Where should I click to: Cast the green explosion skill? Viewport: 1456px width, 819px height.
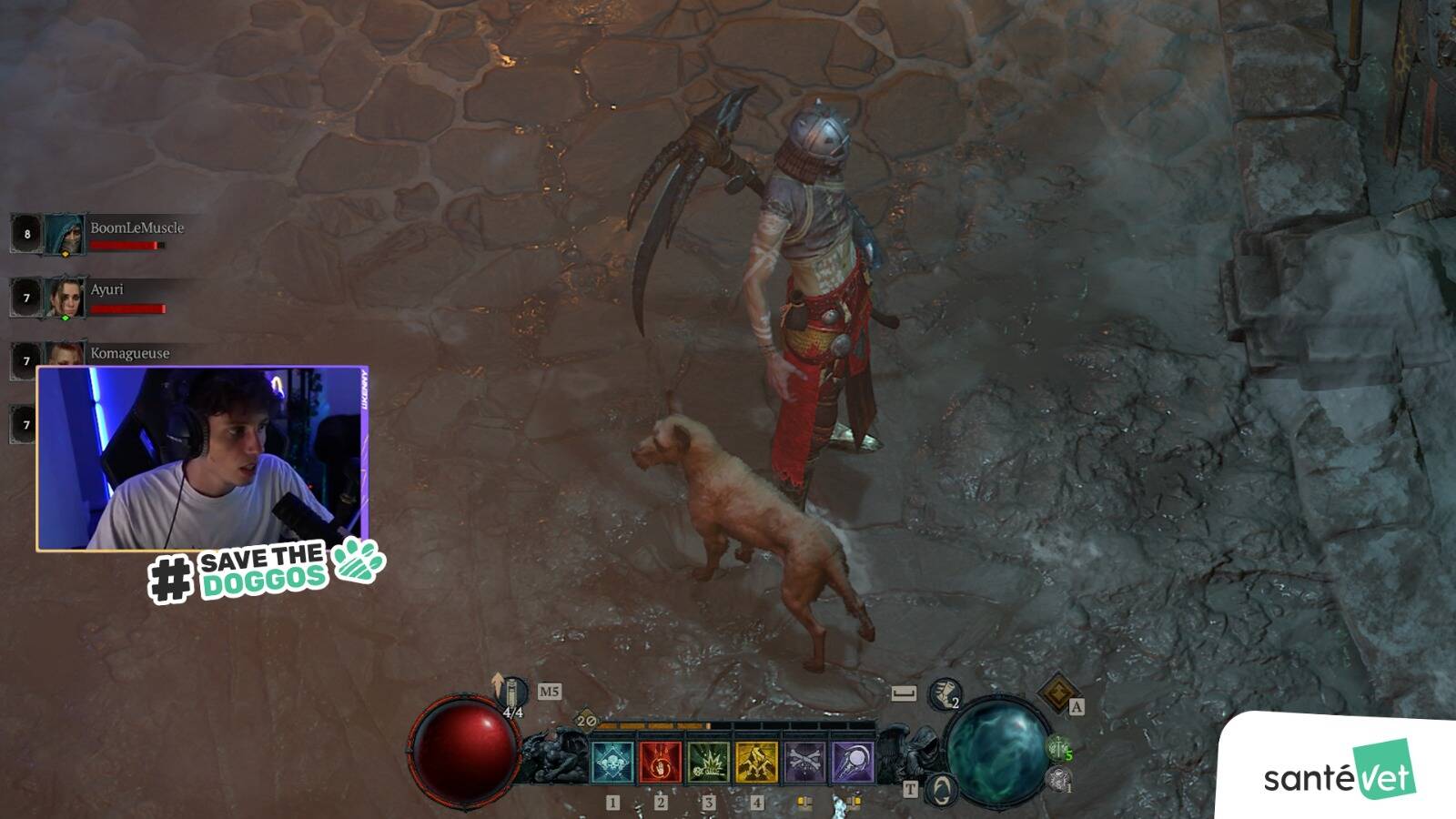pyautogui.click(x=709, y=763)
